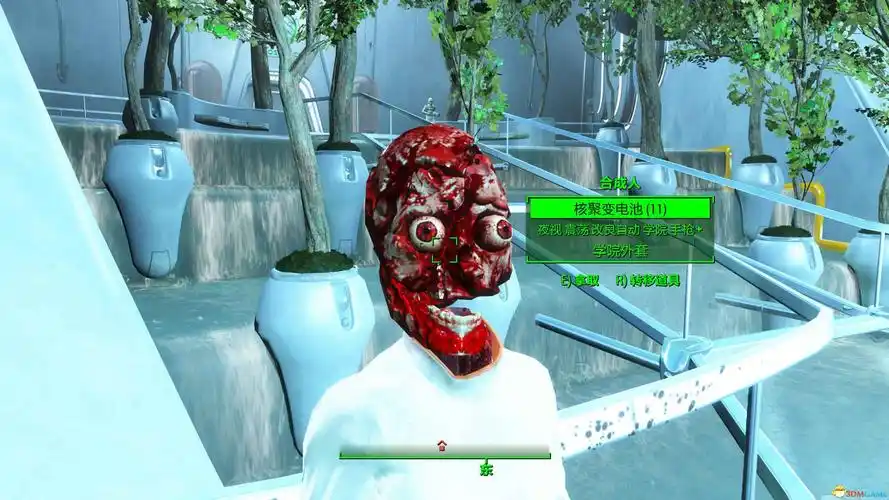This screenshot has height=500, width=889.
Task: Pick the 学院外套 loot entry
Action: pyautogui.click(x=620, y=250)
